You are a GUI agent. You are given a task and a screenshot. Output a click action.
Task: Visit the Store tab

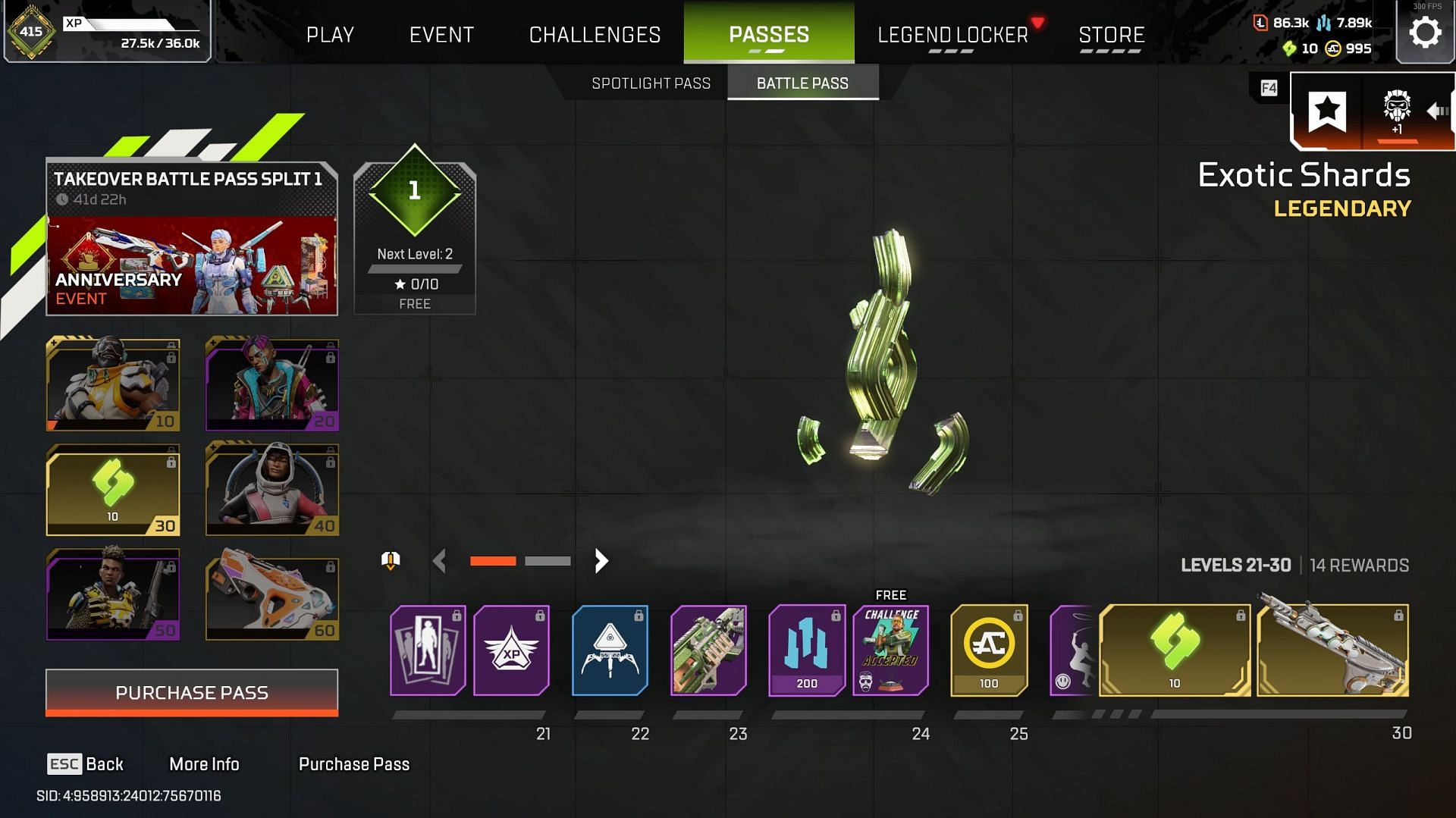[x=1111, y=35]
